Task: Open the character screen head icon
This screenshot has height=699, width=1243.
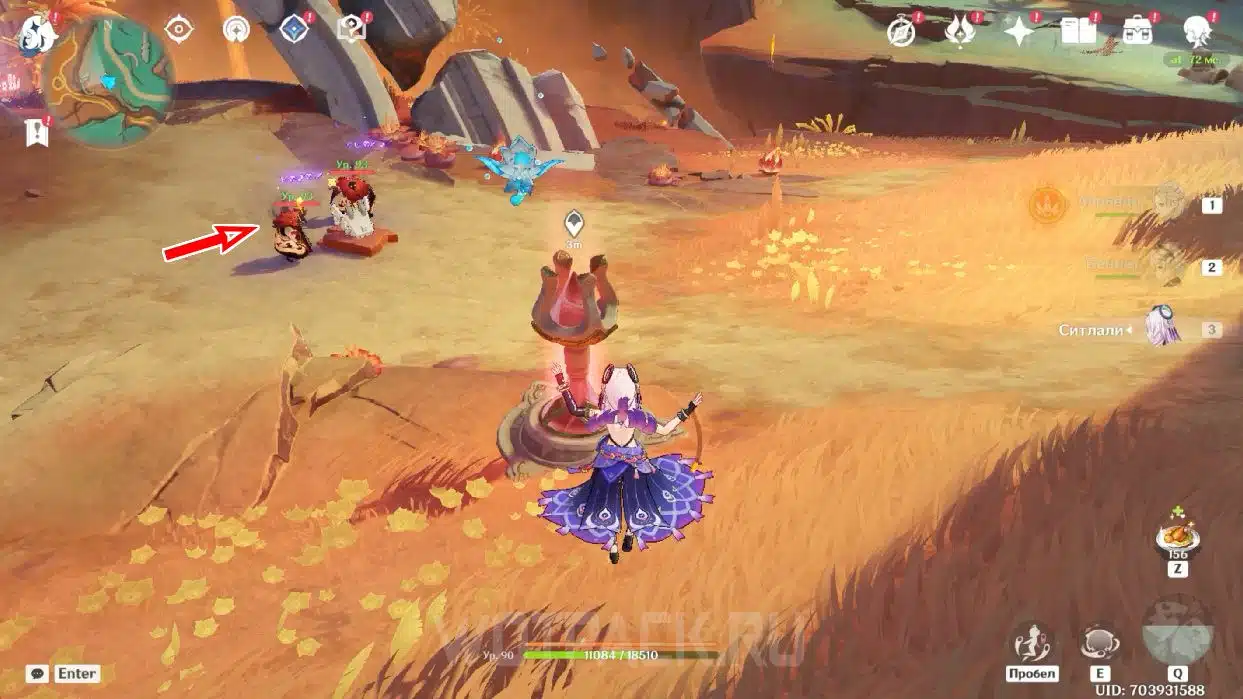Action: (1196, 30)
